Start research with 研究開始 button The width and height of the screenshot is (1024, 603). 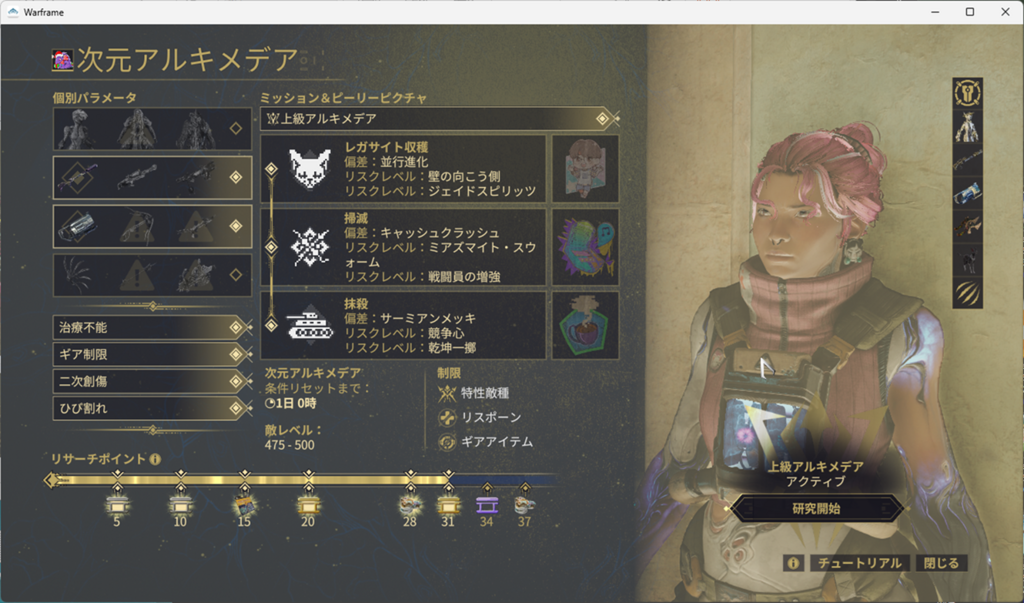pos(816,508)
